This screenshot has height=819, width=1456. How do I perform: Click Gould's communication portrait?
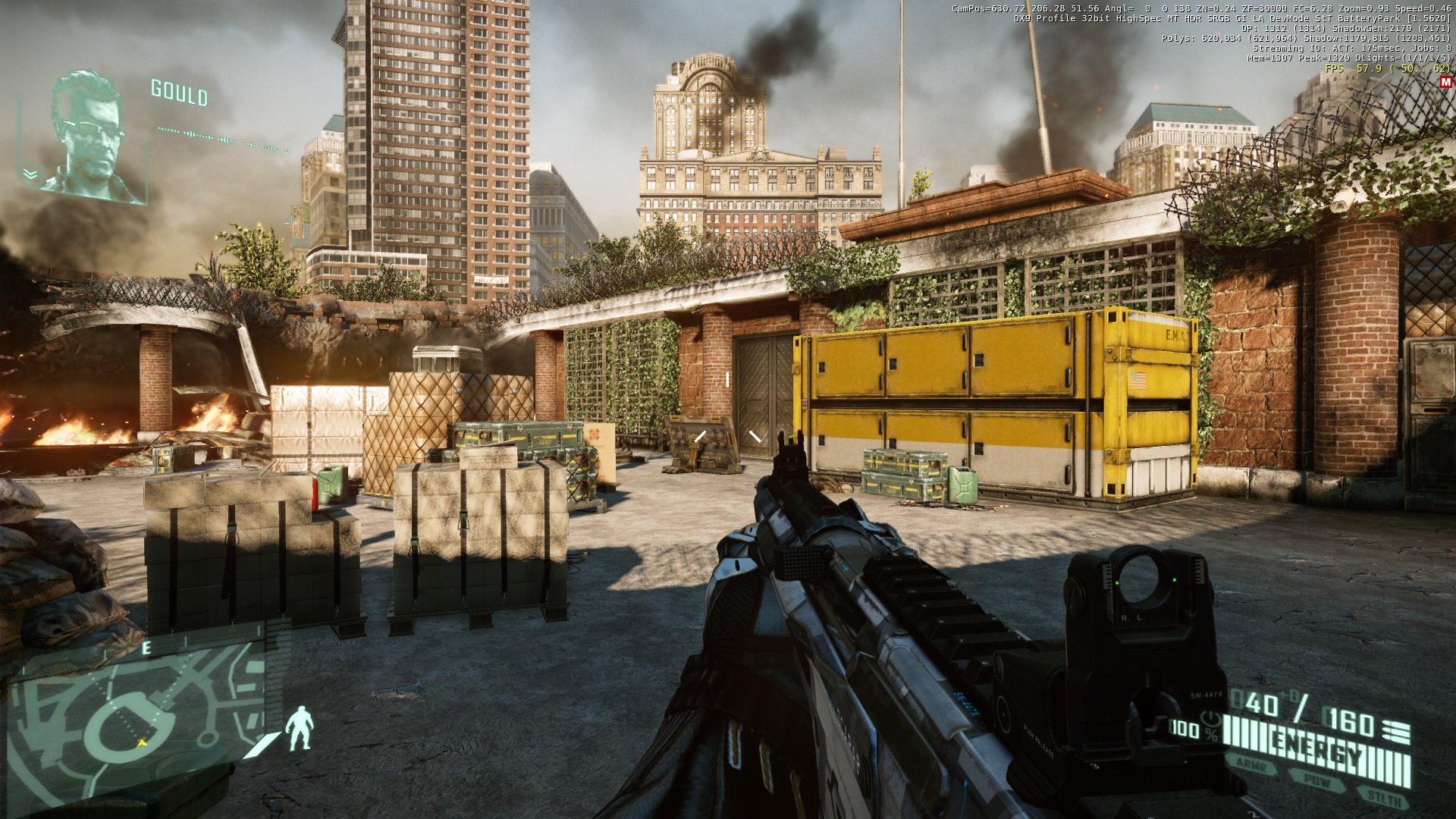[x=91, y=136]
